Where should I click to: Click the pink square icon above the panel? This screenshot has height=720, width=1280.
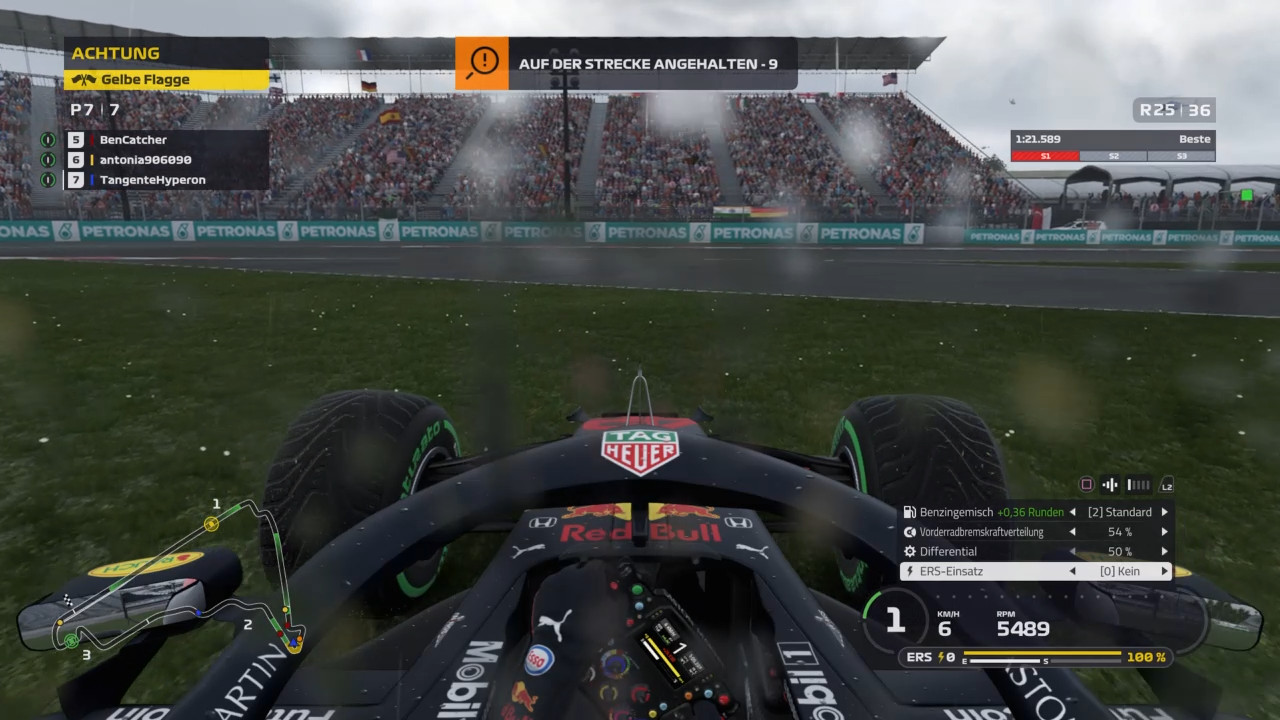(1086, 485)
